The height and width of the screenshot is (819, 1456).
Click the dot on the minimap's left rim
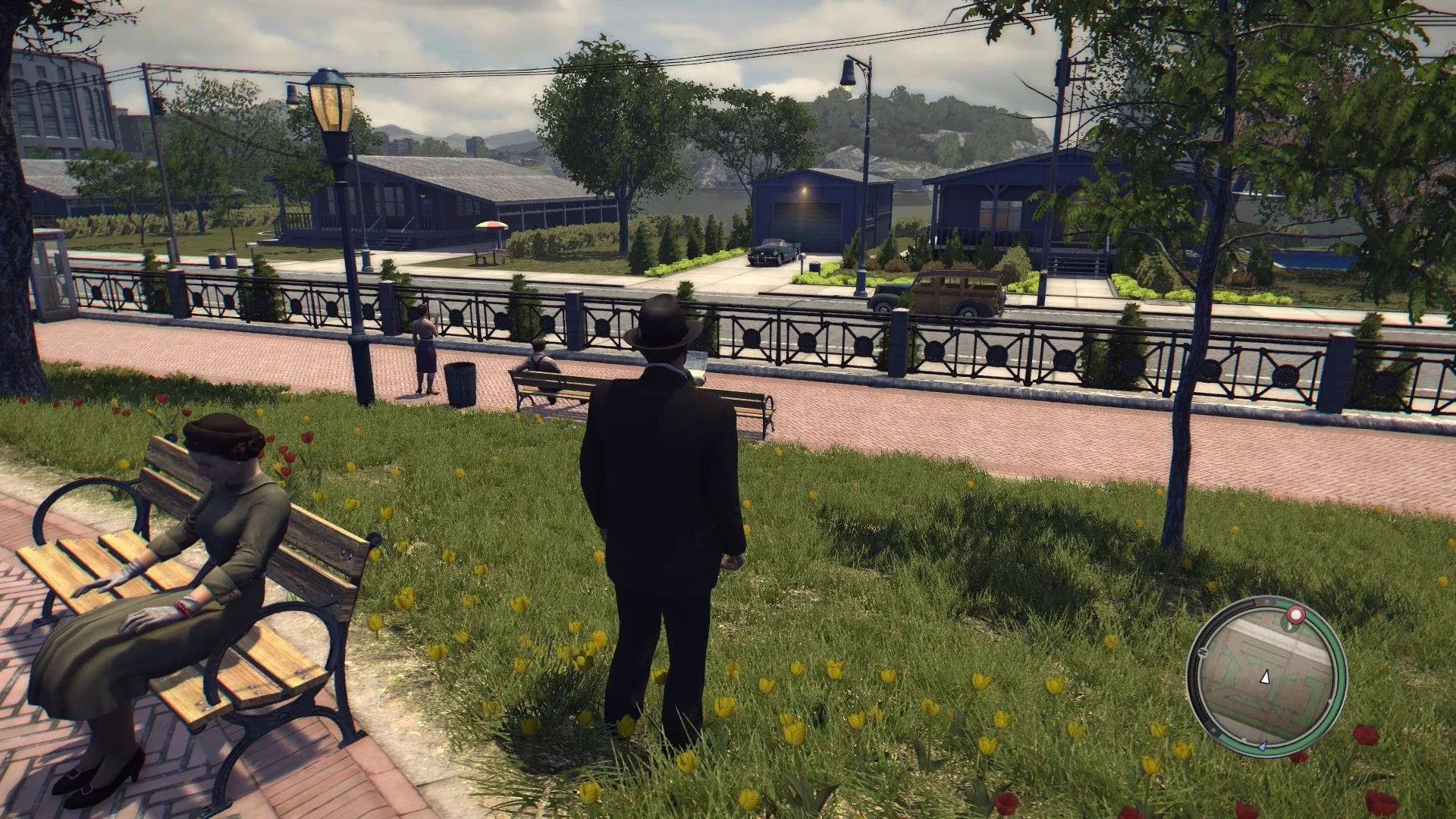pyautogui.click(x=1203, y=652)
